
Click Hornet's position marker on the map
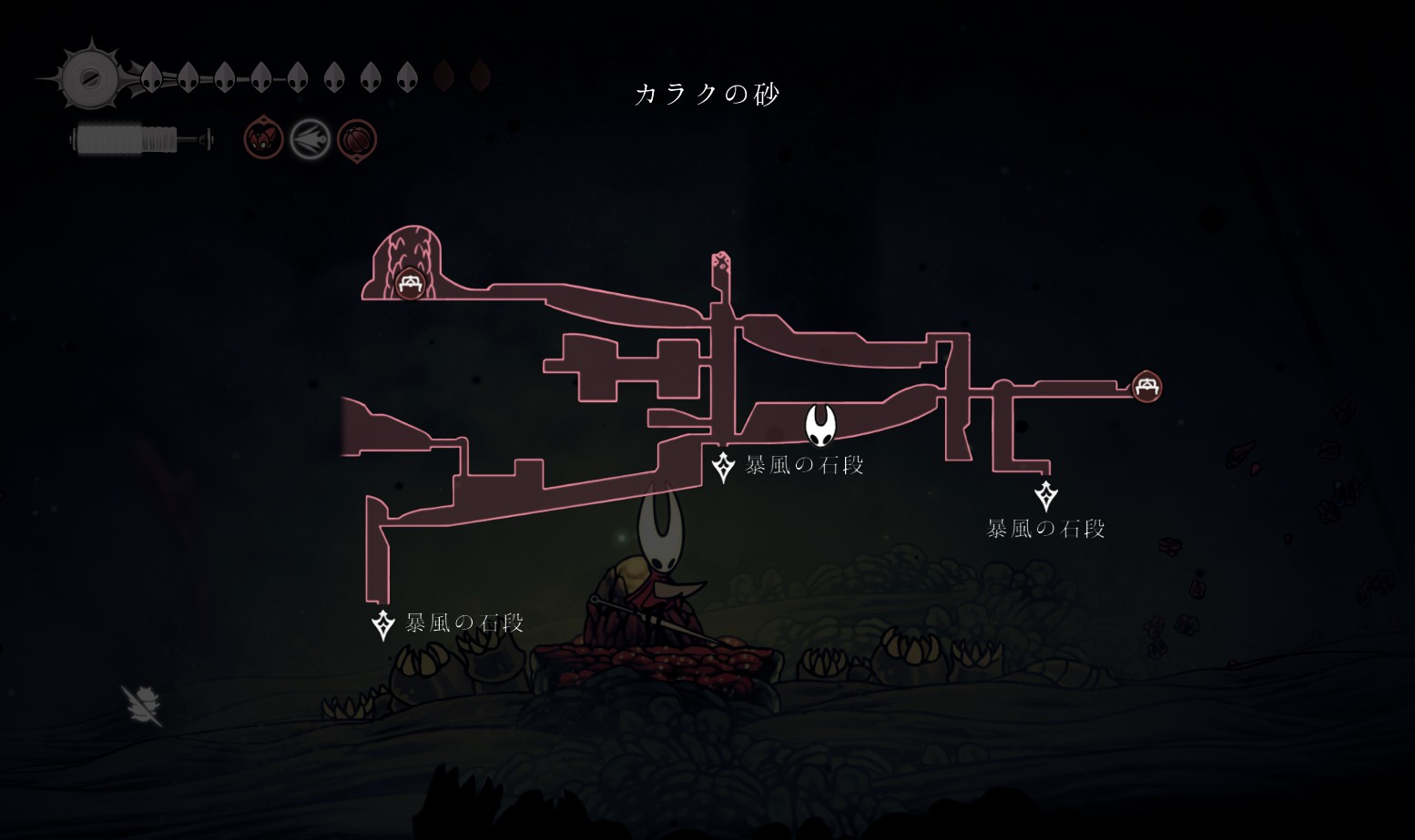(820, 425)
